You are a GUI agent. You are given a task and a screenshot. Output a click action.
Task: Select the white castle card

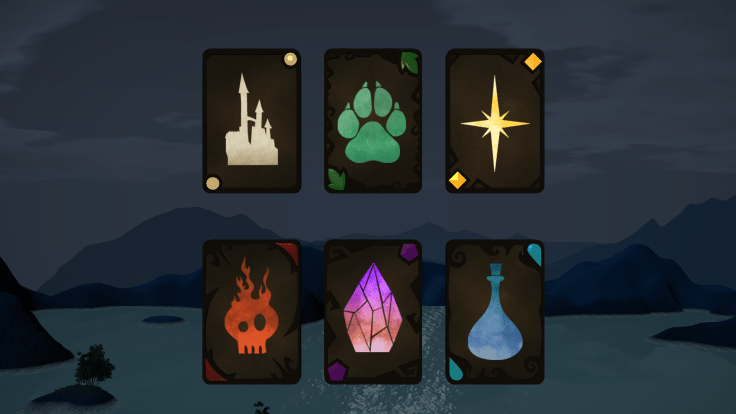[x=252, y=121]
